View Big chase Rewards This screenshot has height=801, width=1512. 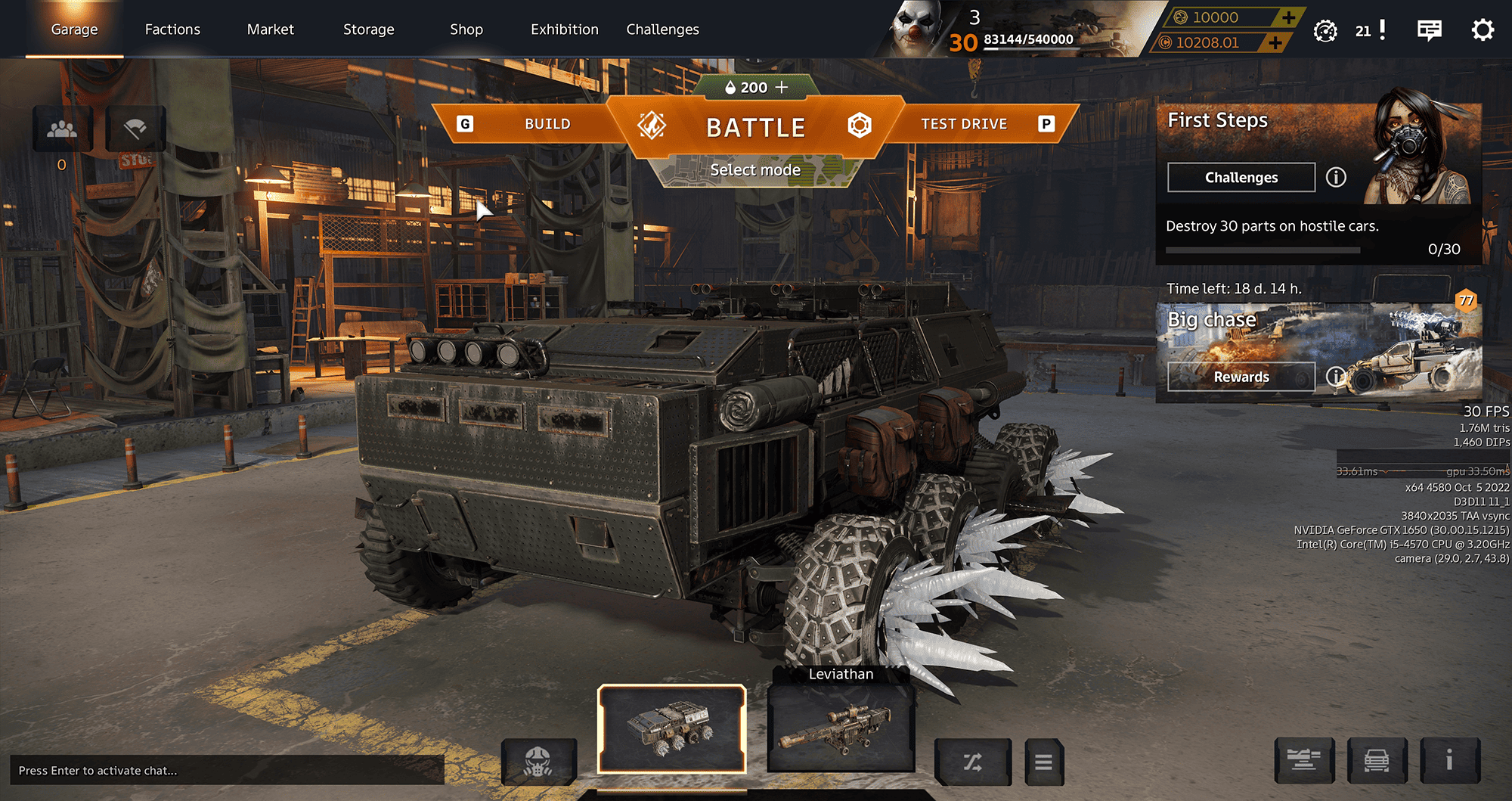coord(1241,377)
